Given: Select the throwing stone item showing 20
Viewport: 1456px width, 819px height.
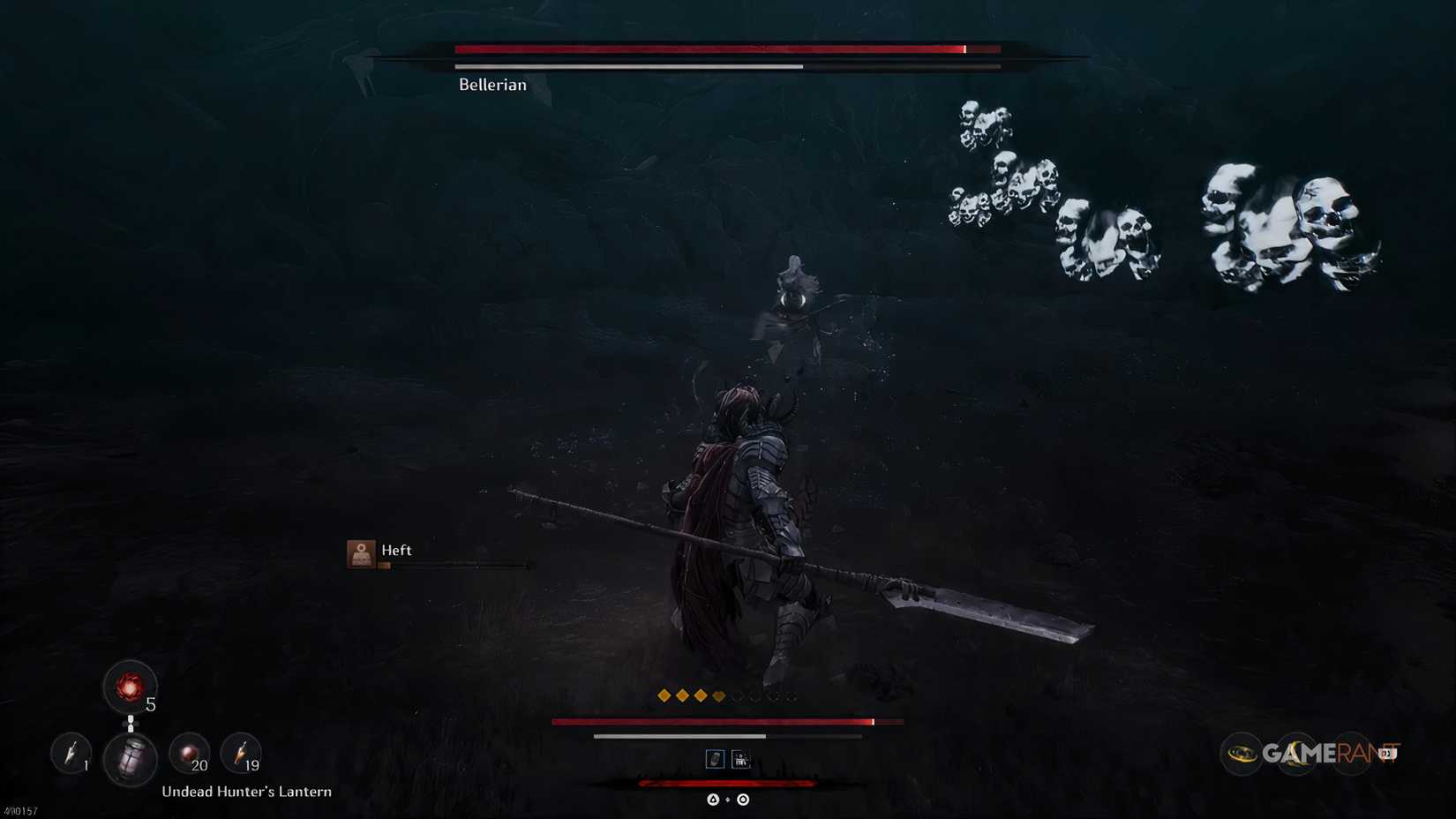Looking at the screenshot, I should tap(188, 756).
